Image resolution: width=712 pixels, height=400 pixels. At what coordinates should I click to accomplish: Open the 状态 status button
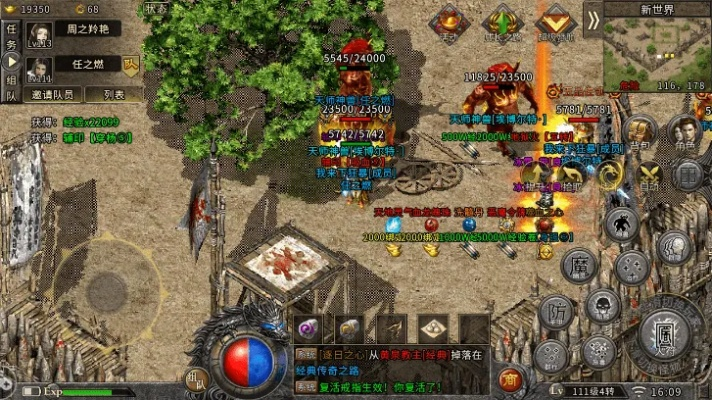[x=157, y=7]
